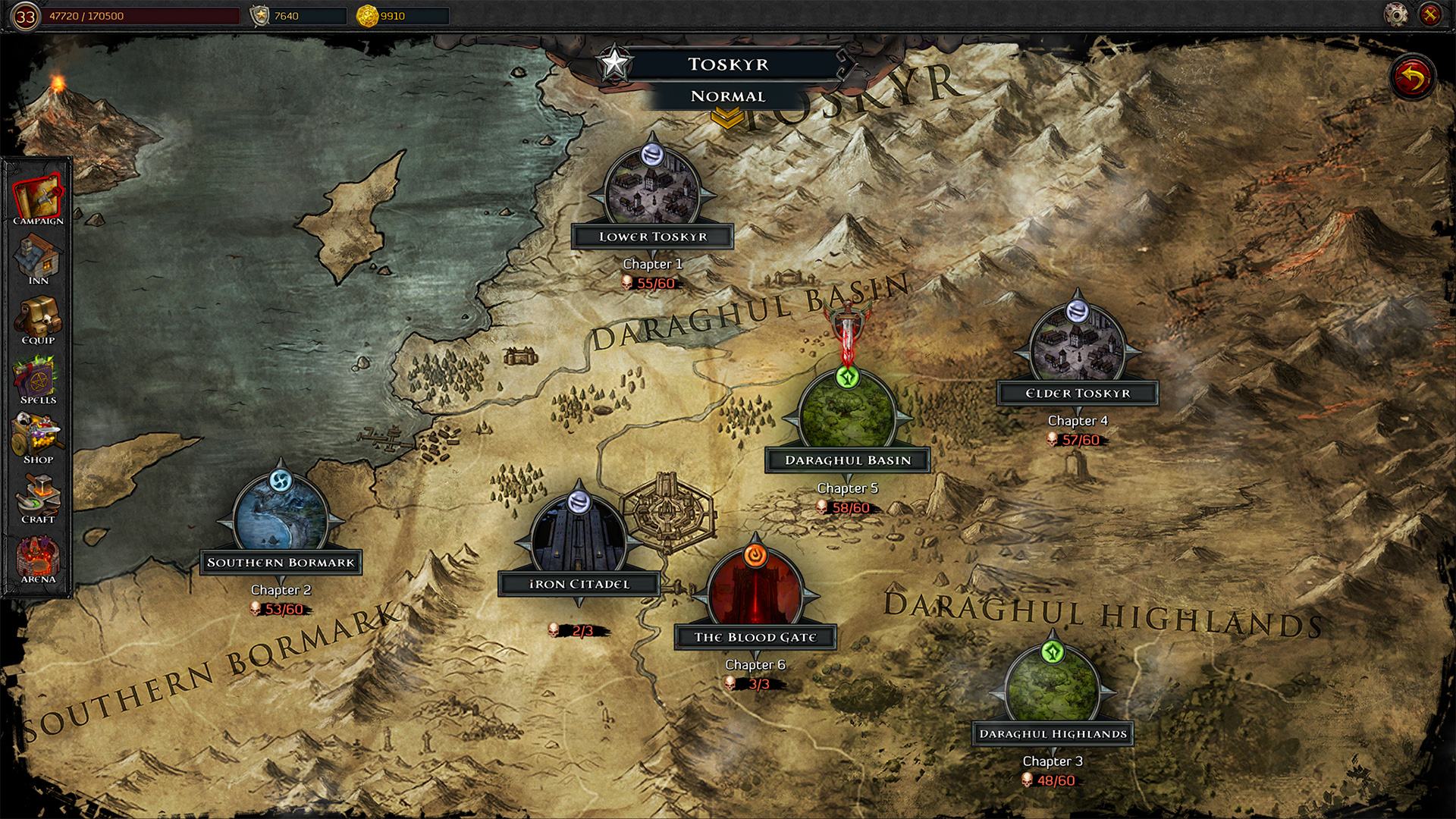
Task: Choose the Southern Bormark chapter node
Action: coord(281,516)
